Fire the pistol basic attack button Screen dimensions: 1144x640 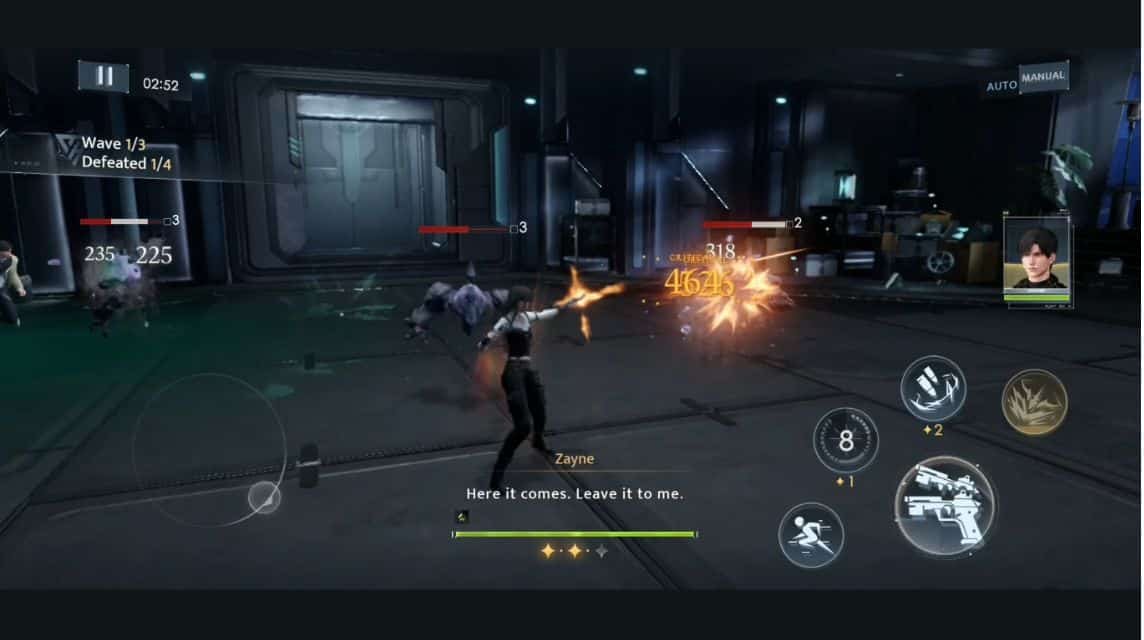[944, 506]
